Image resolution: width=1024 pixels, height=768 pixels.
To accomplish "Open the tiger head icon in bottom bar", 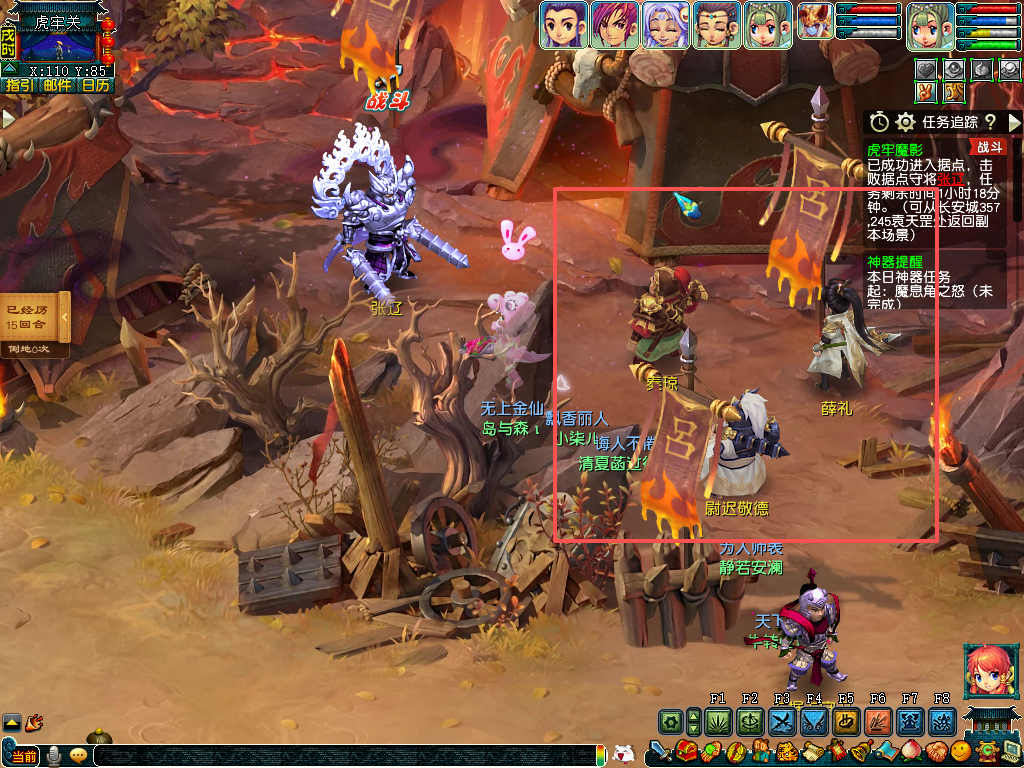I will 786,752.
